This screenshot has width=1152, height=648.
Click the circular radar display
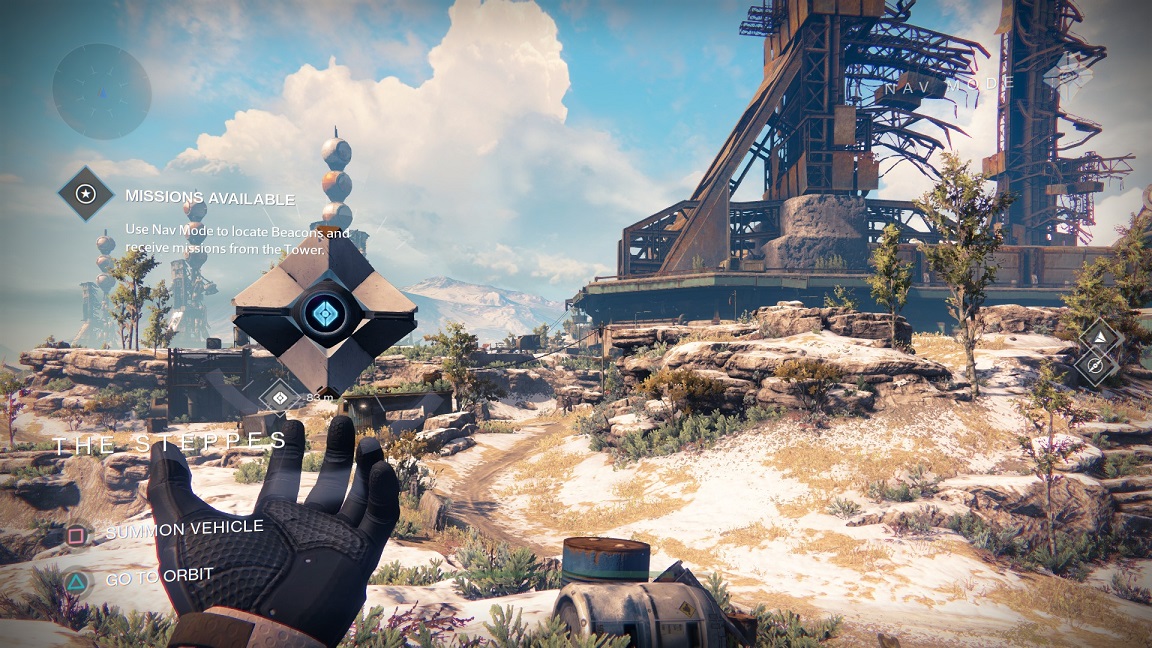click(x=101, y=92)
